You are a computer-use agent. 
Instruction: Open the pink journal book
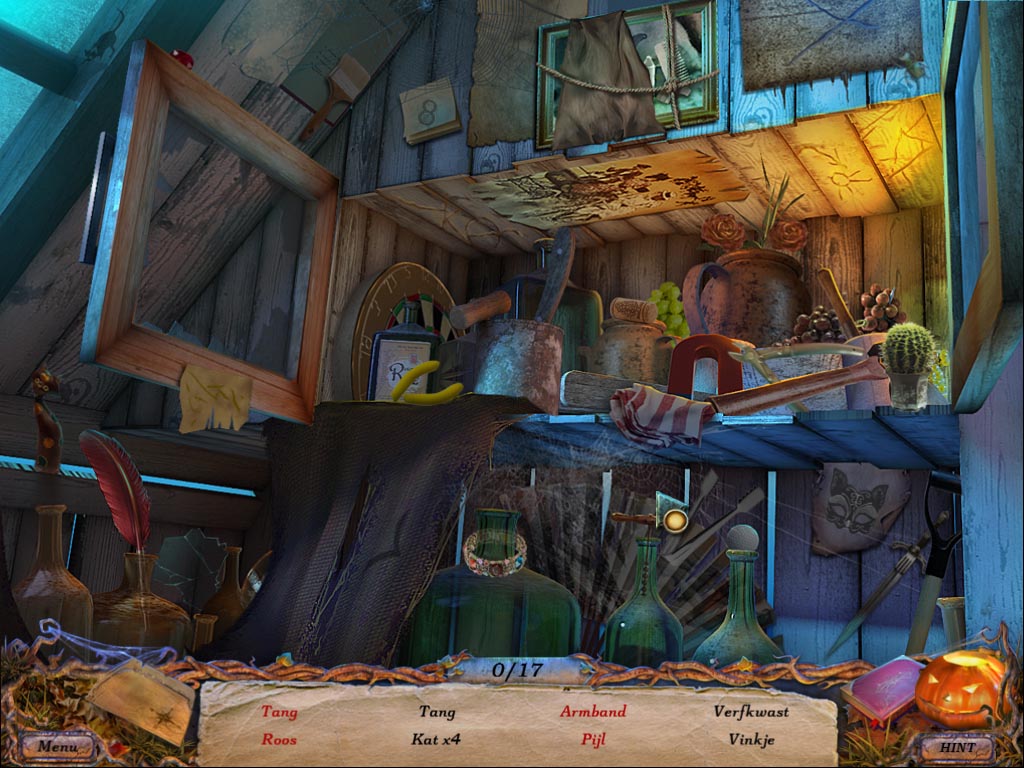882,688
